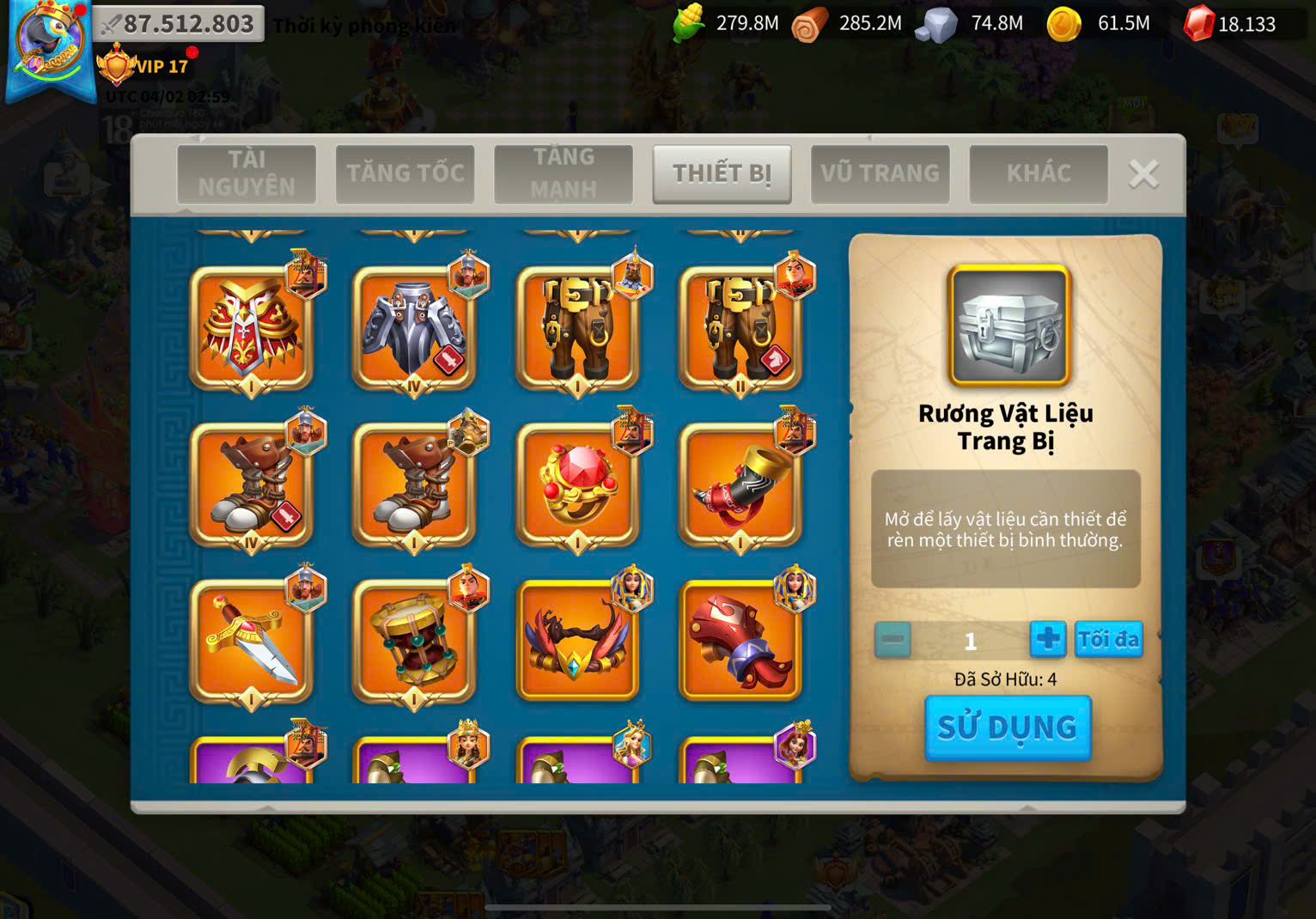Pick the golden-hilted sword item

click(x=251, y=641)
